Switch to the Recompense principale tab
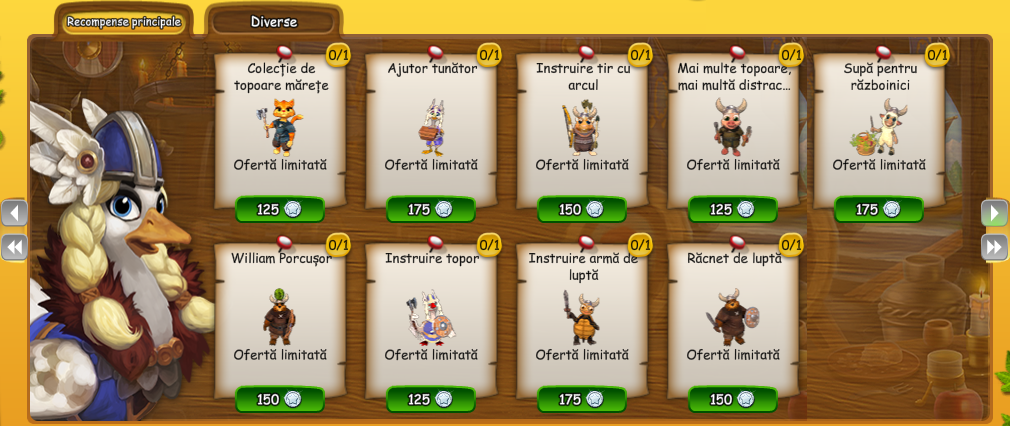The height and width of the screenshot is (426, 1010). [124, 21]
